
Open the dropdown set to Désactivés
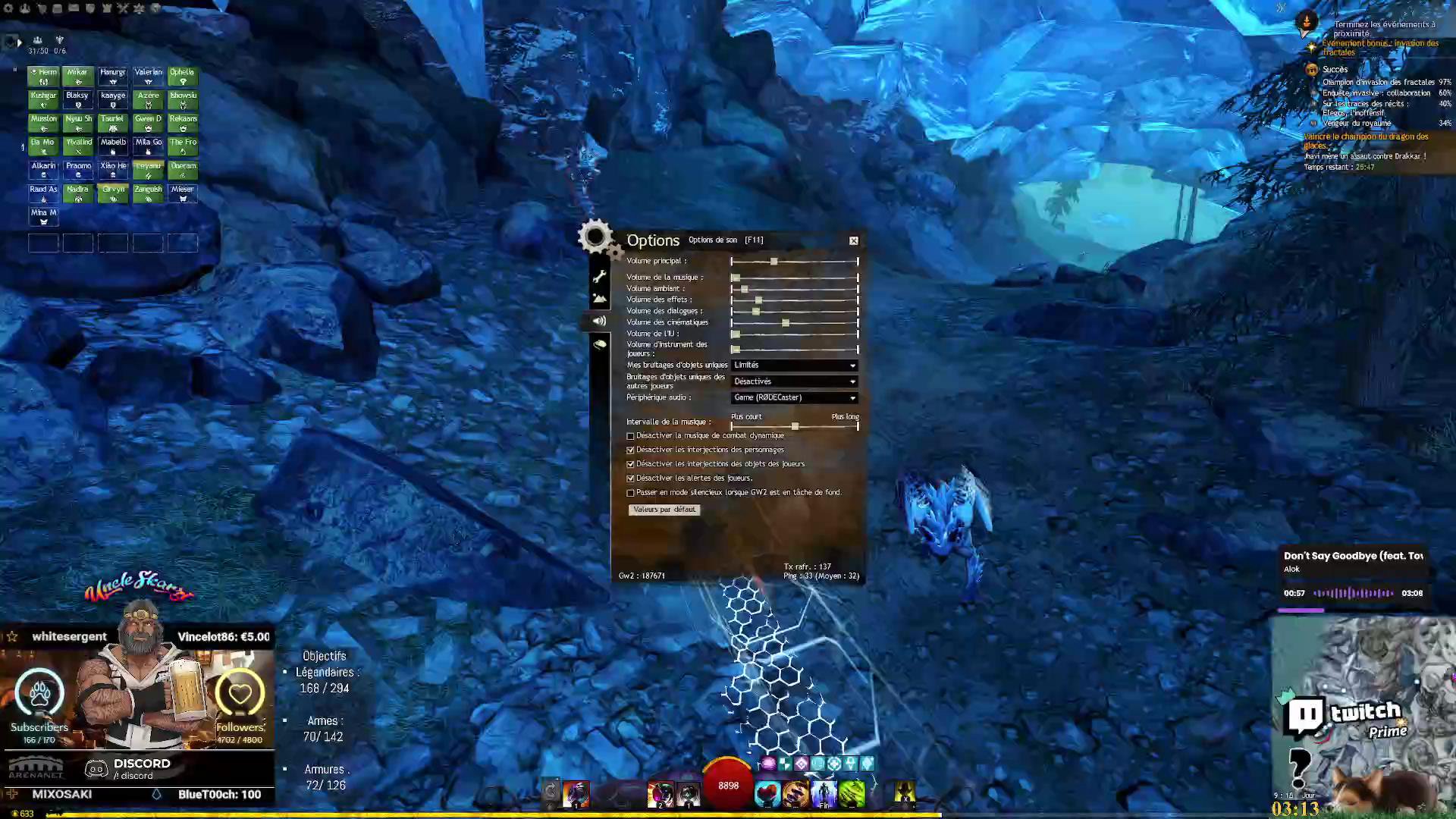(x=795, y=381)
